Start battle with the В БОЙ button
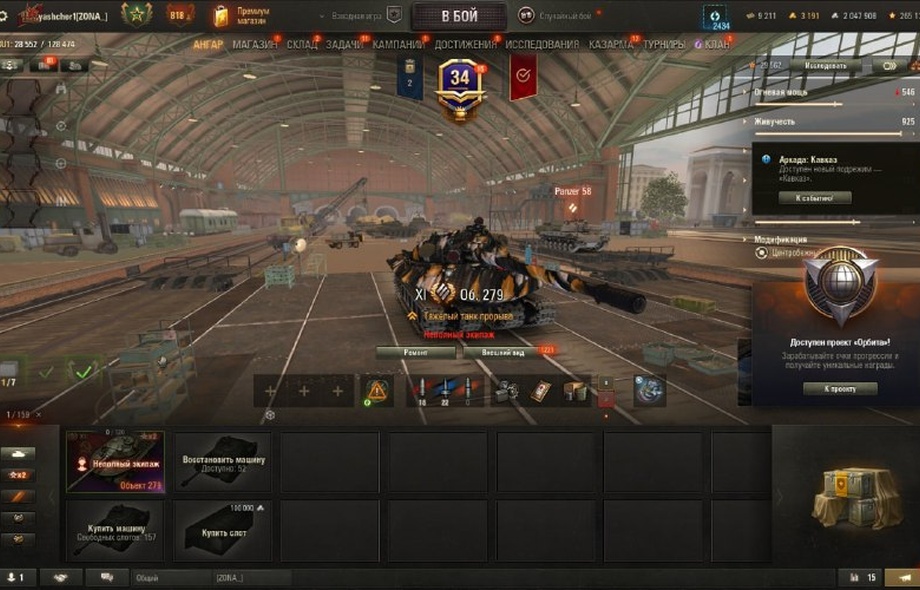The height and width of the screenshot is (590, 920). pos(459,16)
